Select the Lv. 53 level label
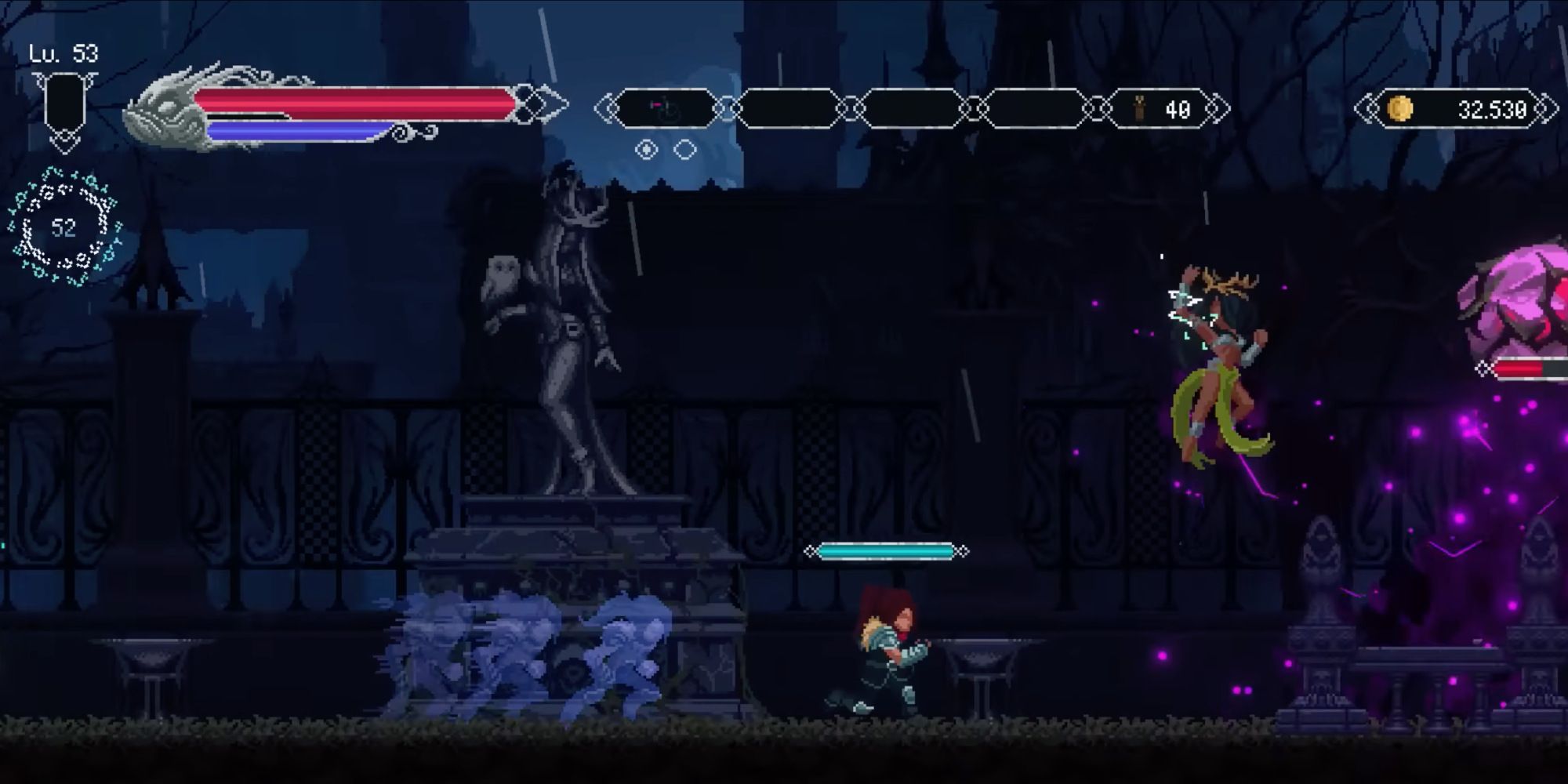The width and height of the screenshot is (1568, 784). tap(65, 55)
